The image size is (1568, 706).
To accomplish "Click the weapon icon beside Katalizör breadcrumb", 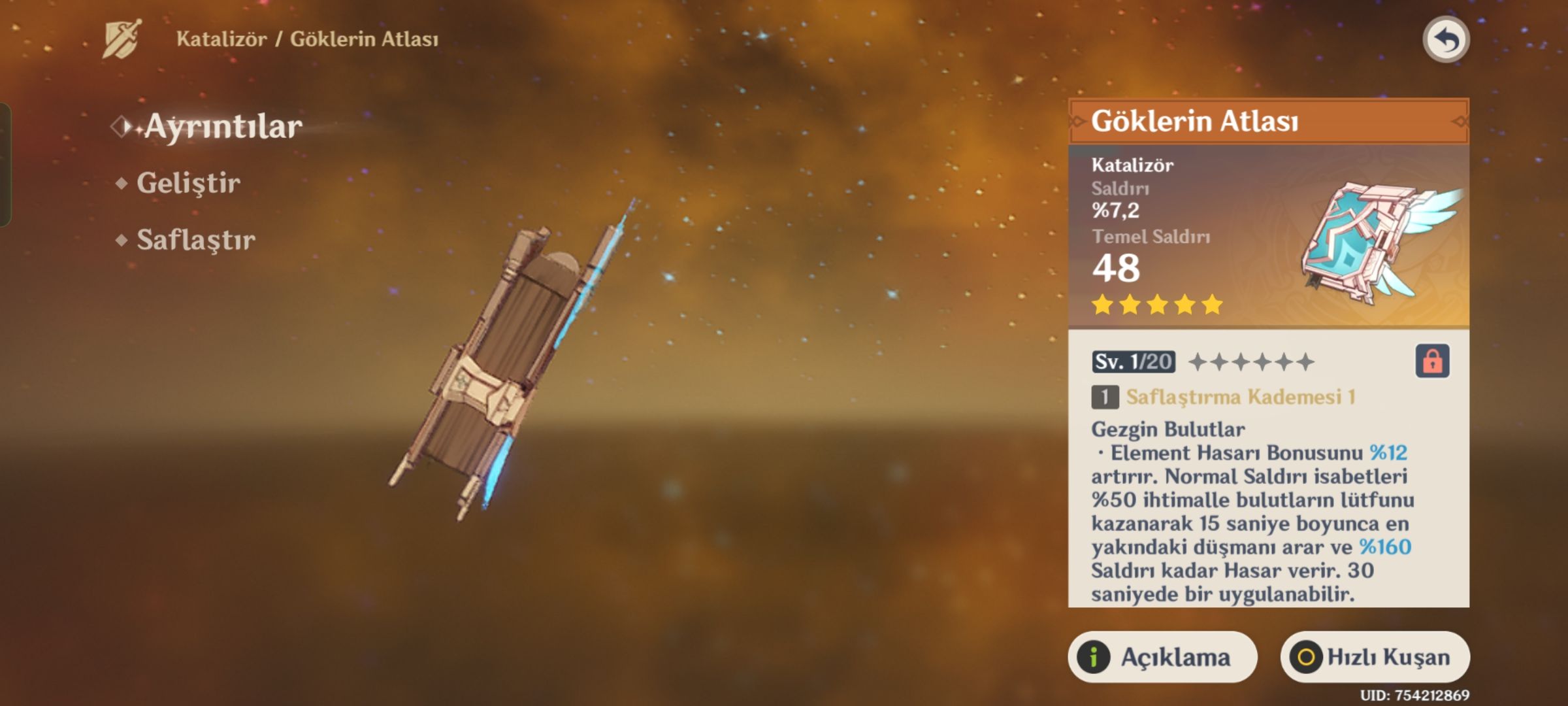I will click(122, 39).
